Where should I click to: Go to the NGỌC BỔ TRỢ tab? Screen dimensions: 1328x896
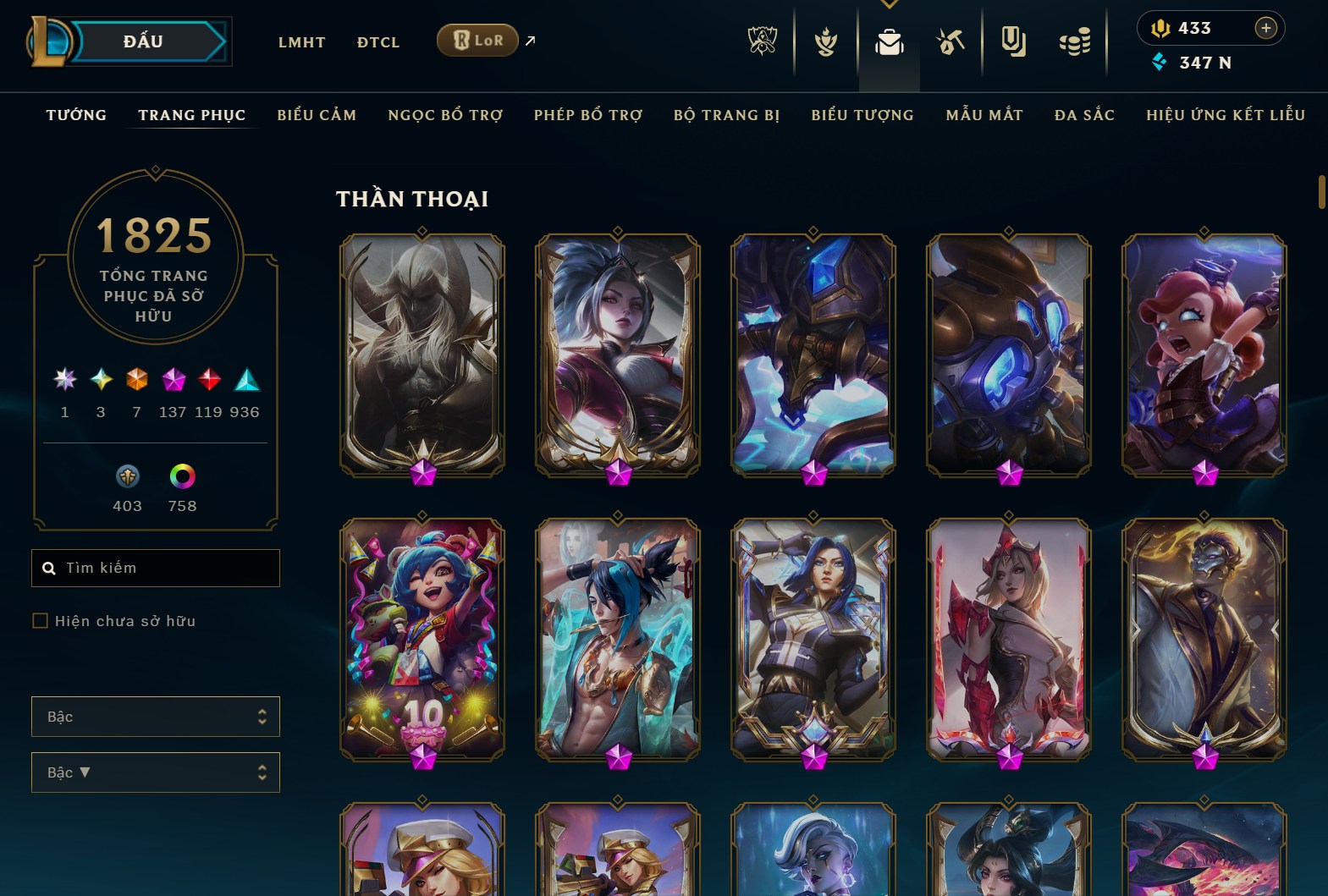click(x=445, y=115)
